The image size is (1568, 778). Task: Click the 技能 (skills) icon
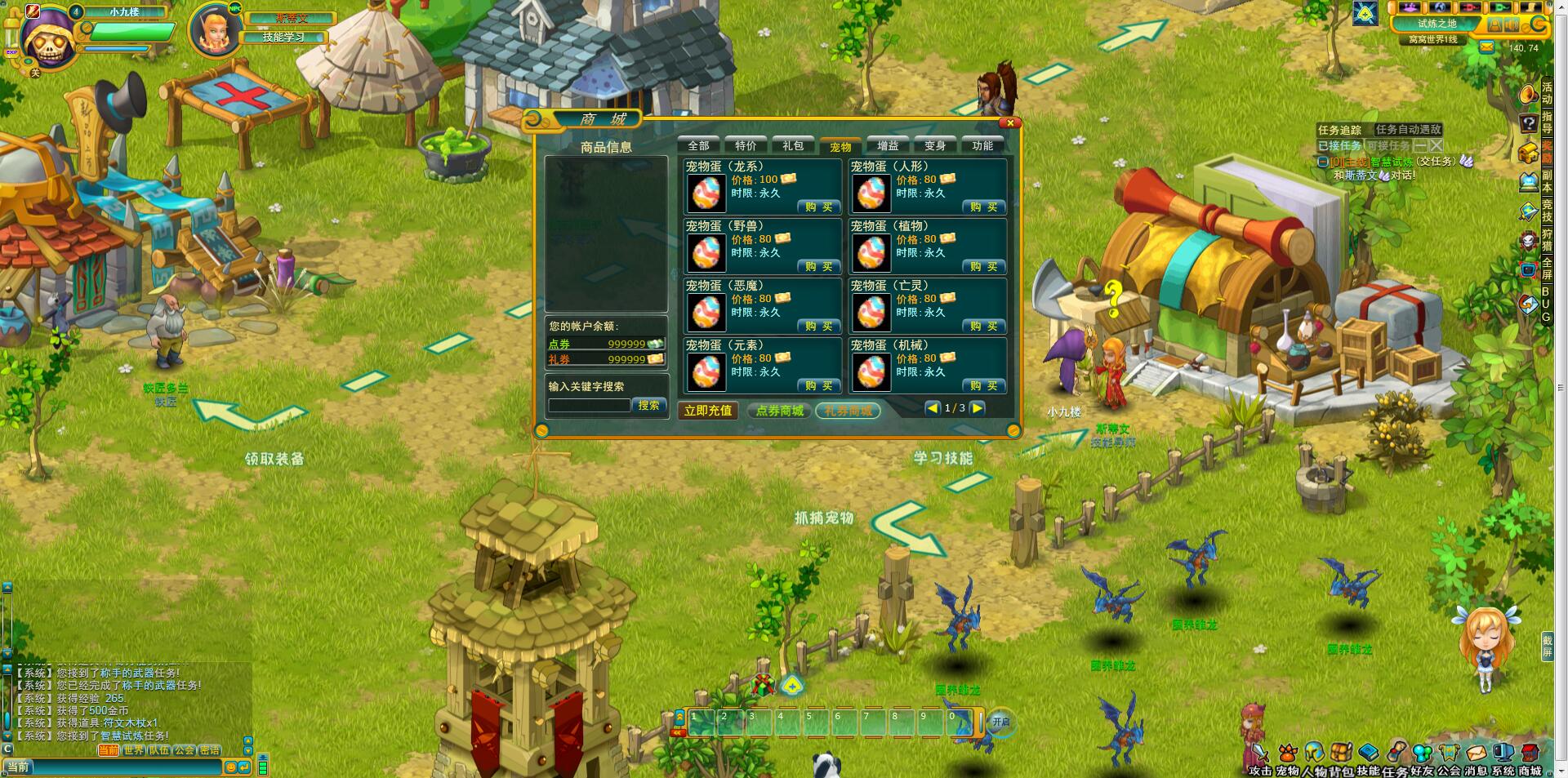pyautogui.click(x=1369, y=752)
